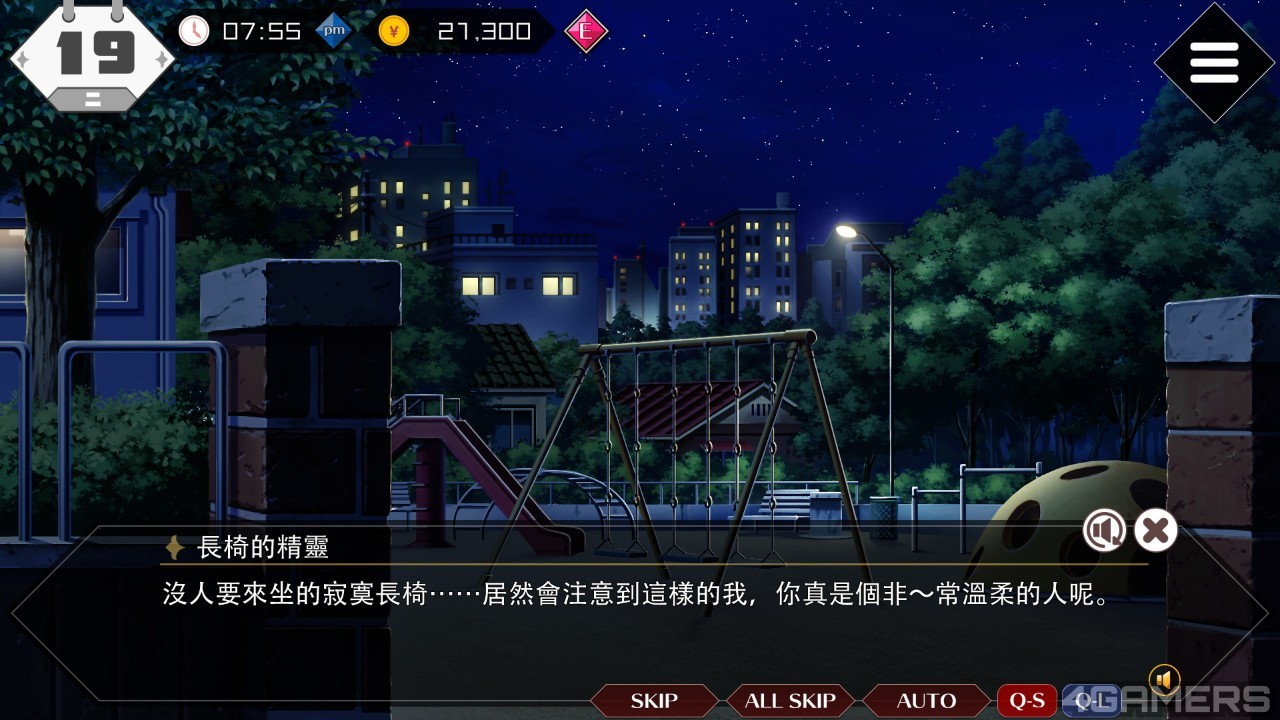Select the pink E rank diamond
This screenshot has height=720, width=1280.
586,32
